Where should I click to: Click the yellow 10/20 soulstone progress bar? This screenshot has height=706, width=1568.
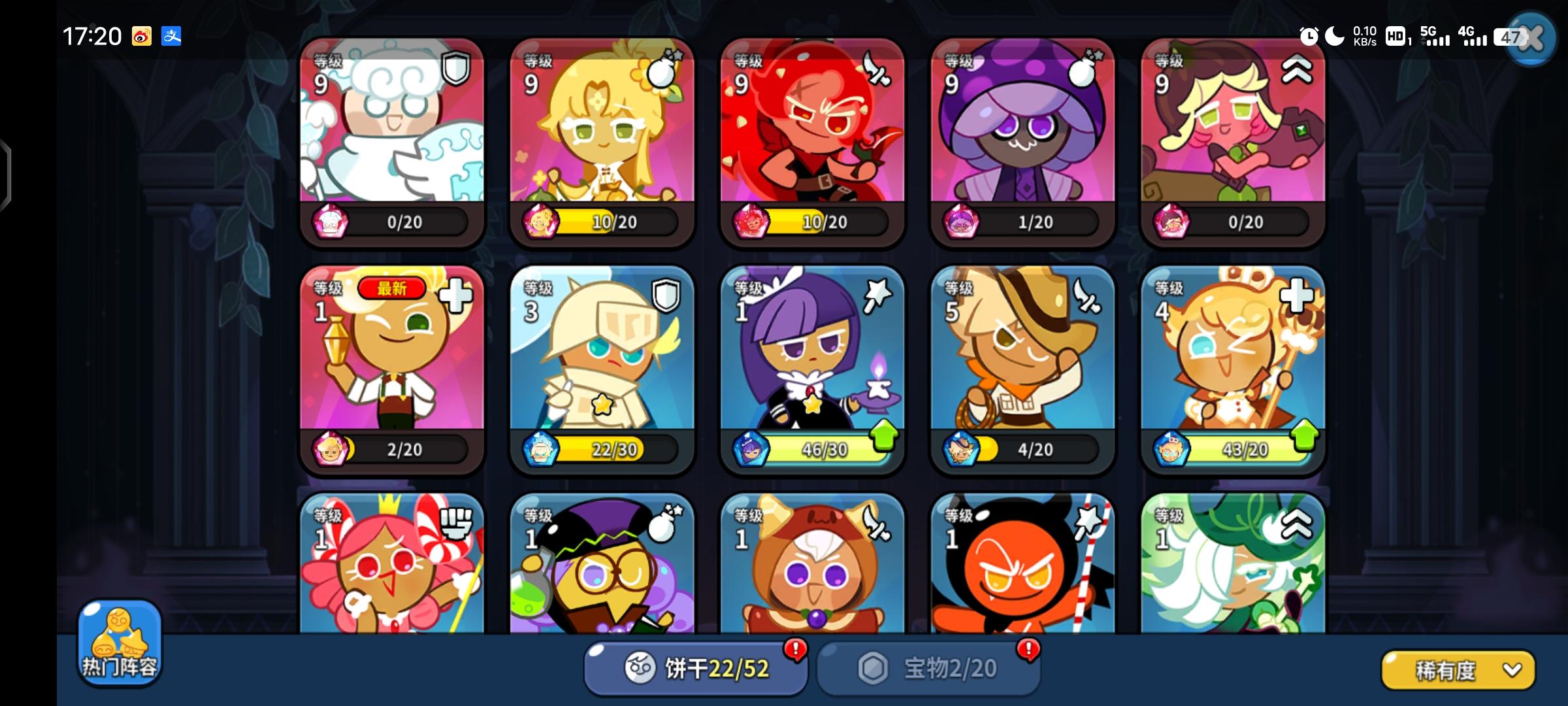pos(614,222)
